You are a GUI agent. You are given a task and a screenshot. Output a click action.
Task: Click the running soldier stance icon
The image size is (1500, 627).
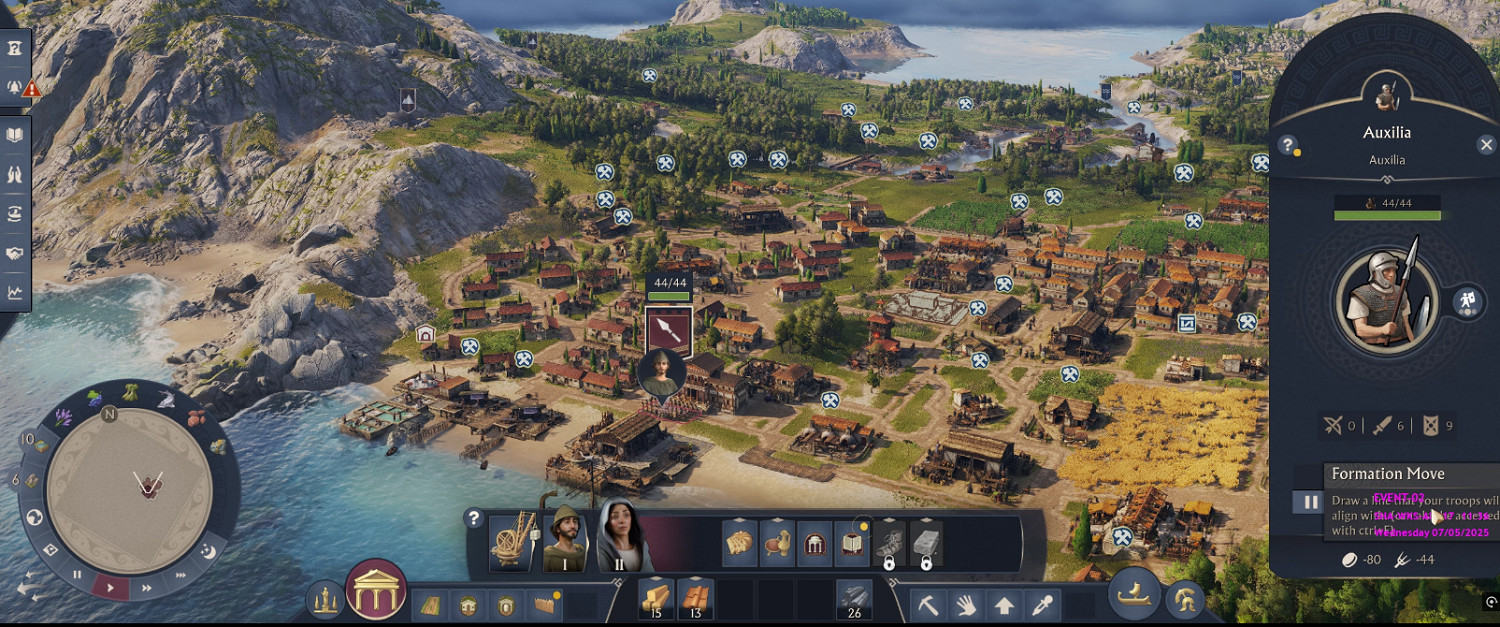1465,300
